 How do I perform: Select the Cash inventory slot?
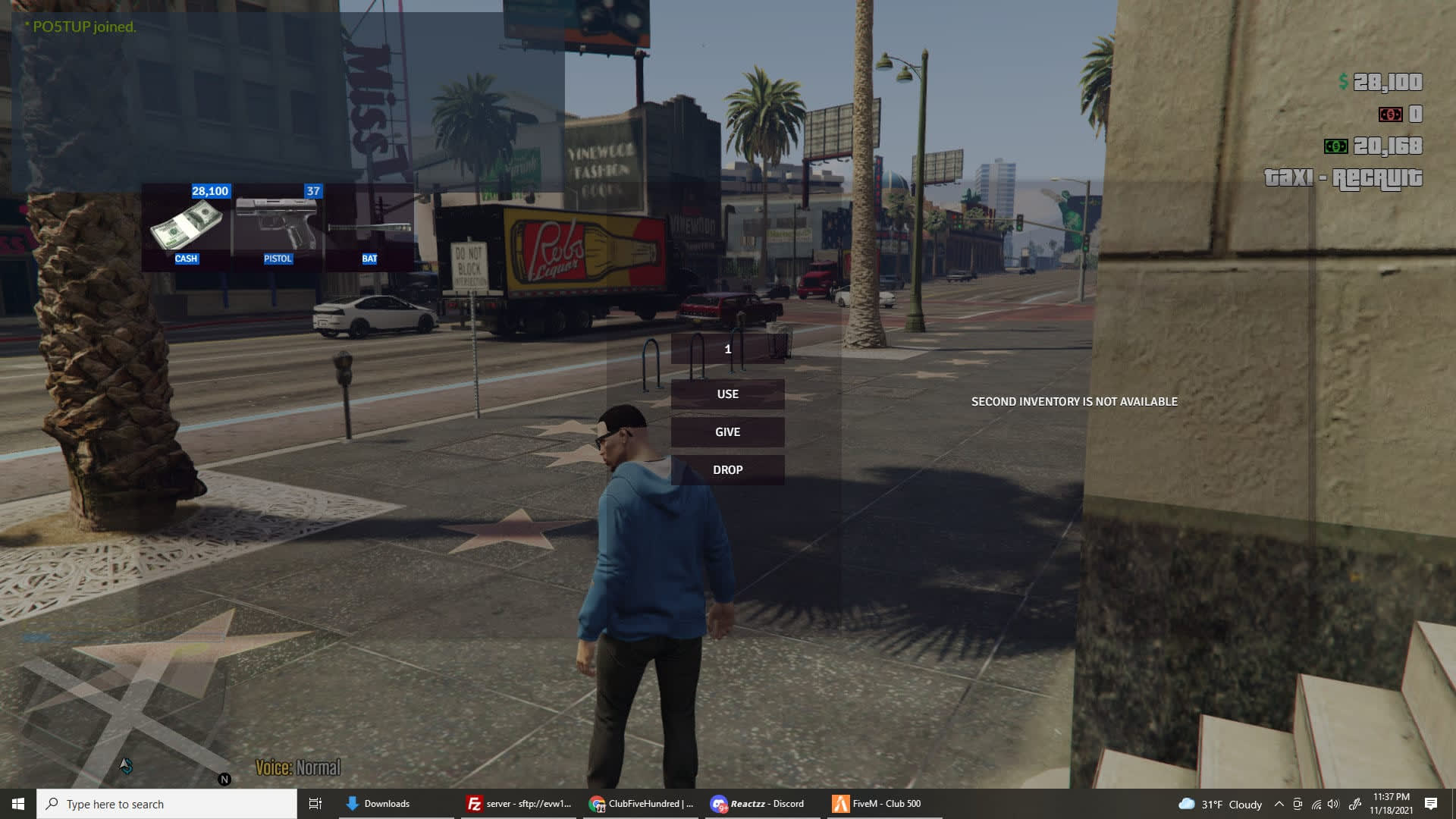click(187, 227)
